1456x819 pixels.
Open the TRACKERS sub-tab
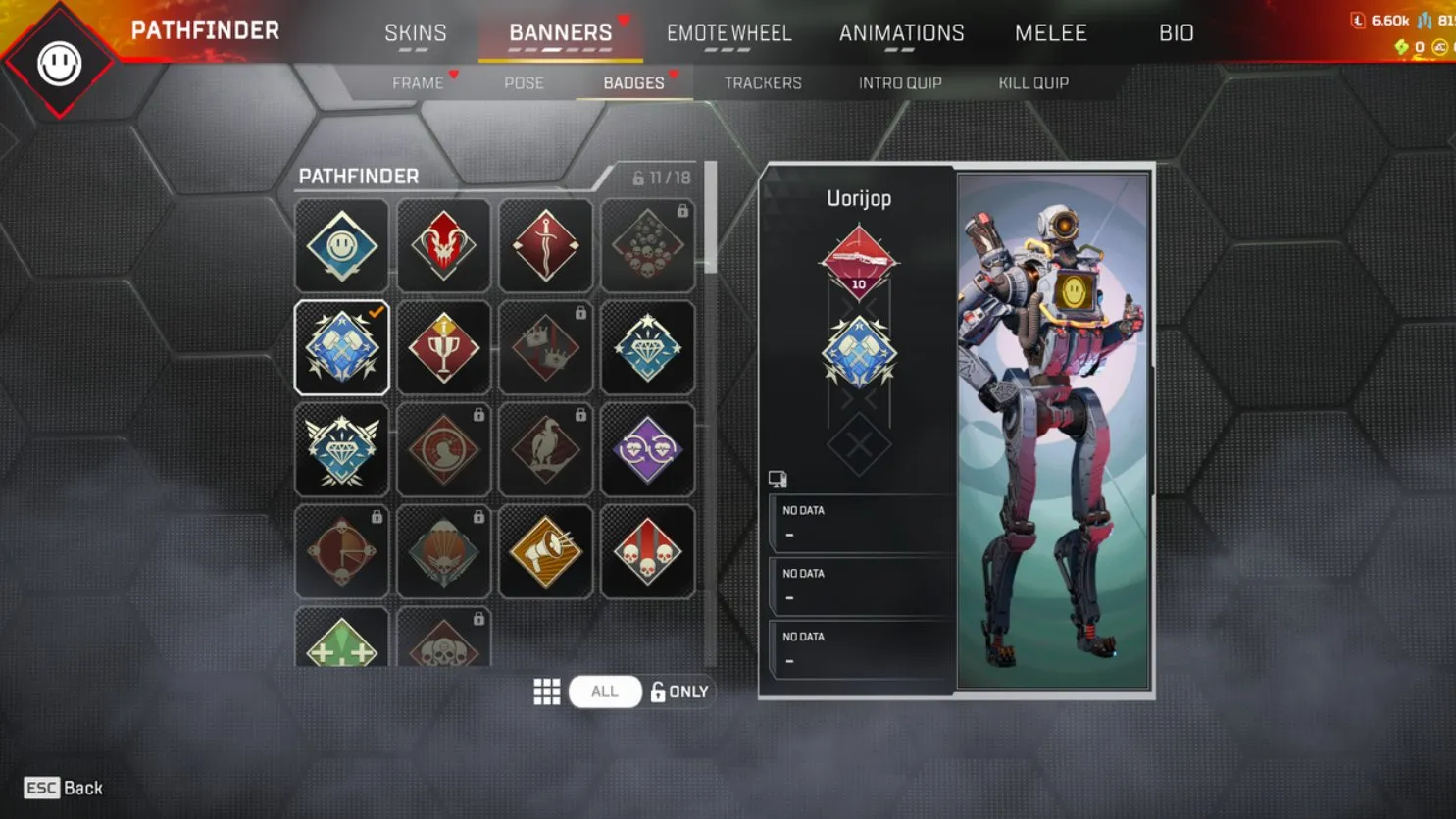(x=763, y=82)
